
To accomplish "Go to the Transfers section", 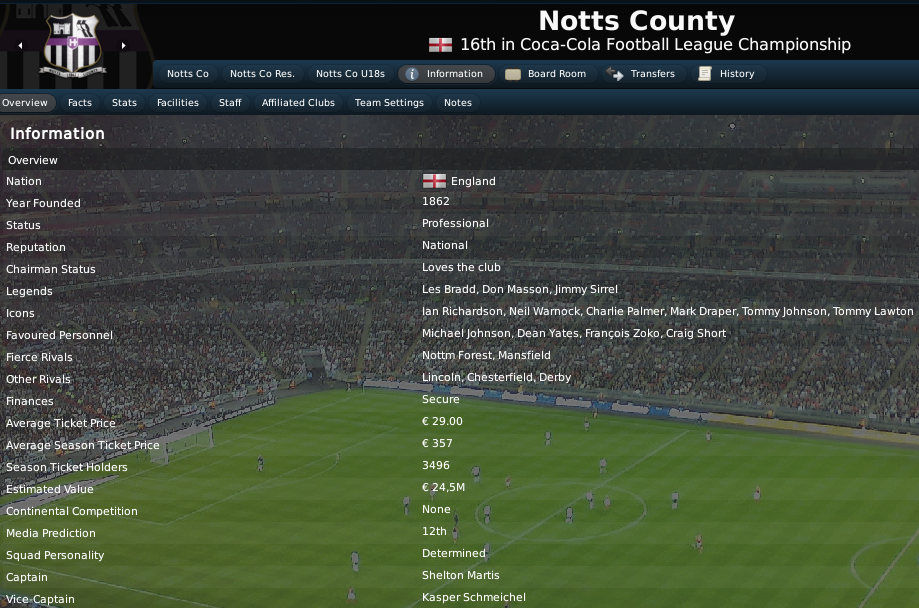I will [x=641, y=74].
